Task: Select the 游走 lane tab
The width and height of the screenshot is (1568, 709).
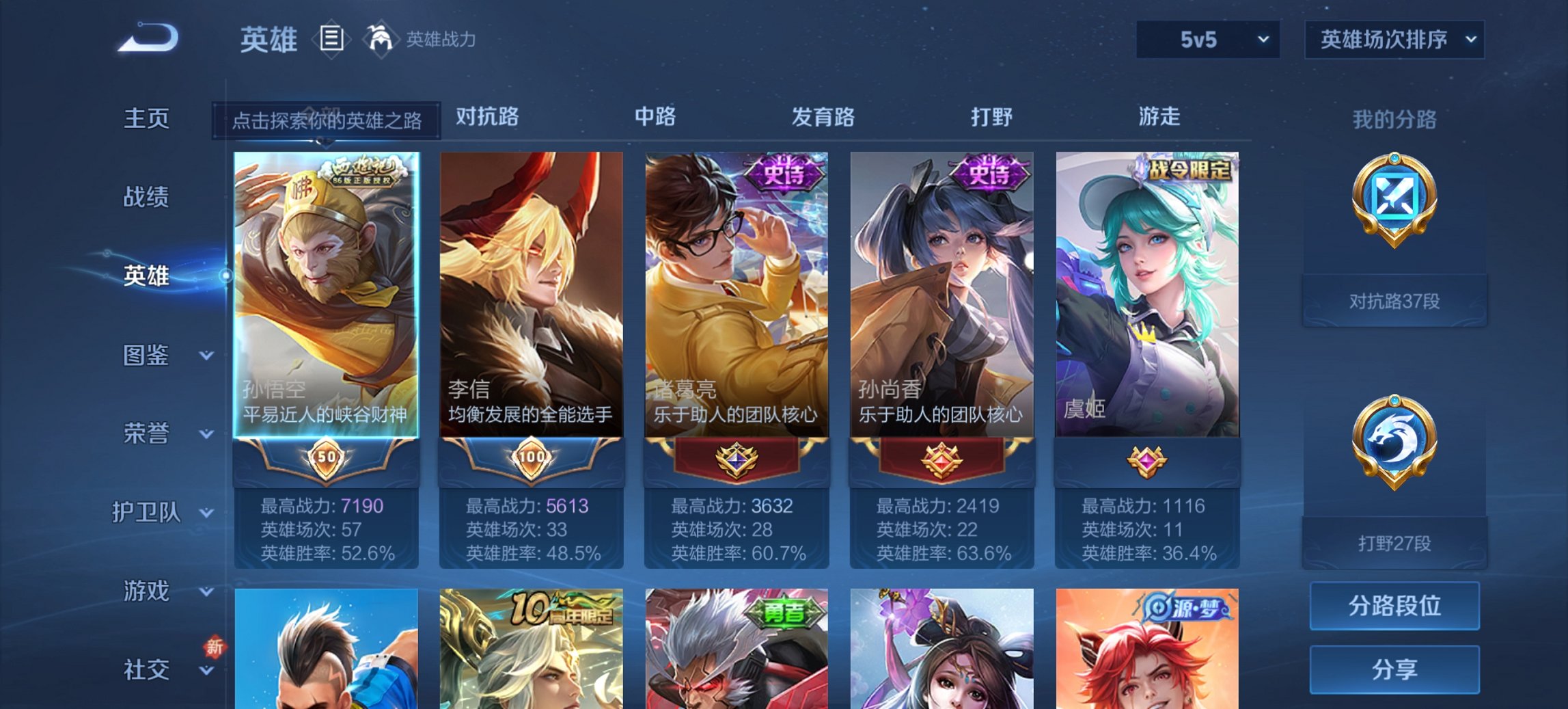Action: click(x=1161, y=117)
